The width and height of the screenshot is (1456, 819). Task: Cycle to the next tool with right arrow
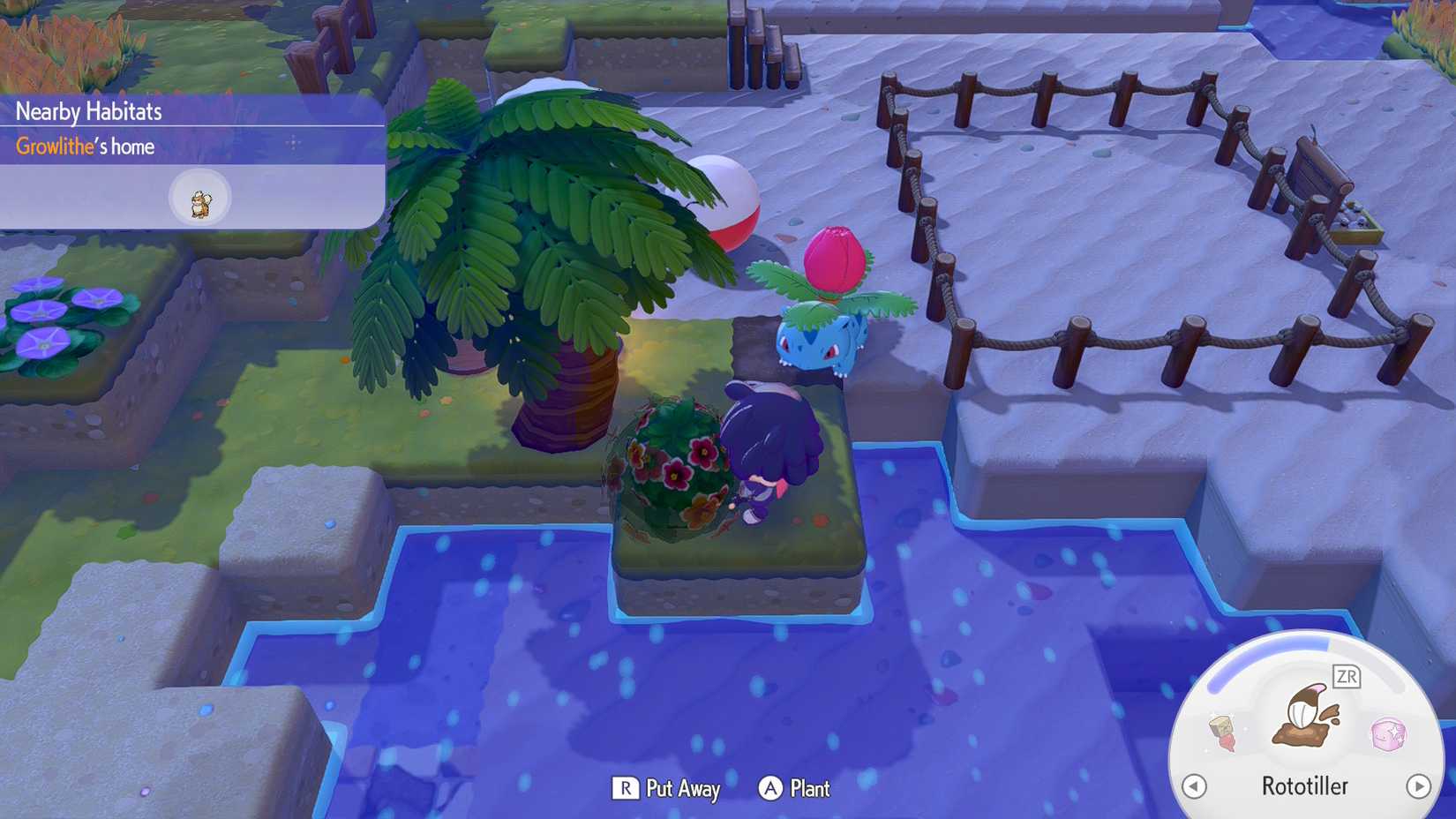click(1418, 785)
